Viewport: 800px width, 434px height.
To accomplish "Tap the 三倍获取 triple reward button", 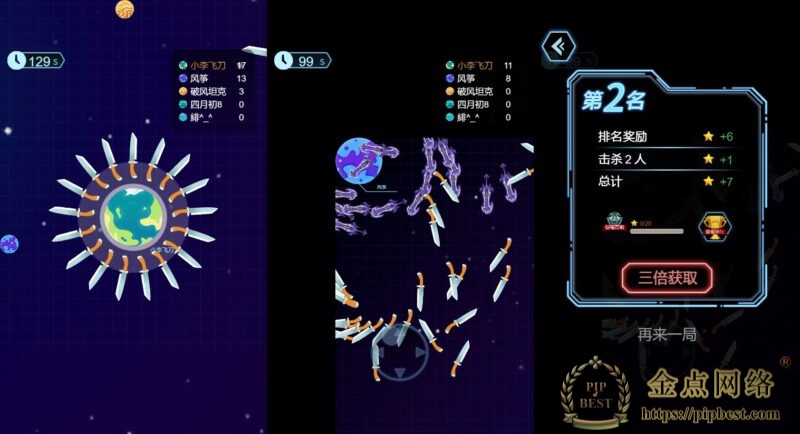I will [x=667, y=276].
